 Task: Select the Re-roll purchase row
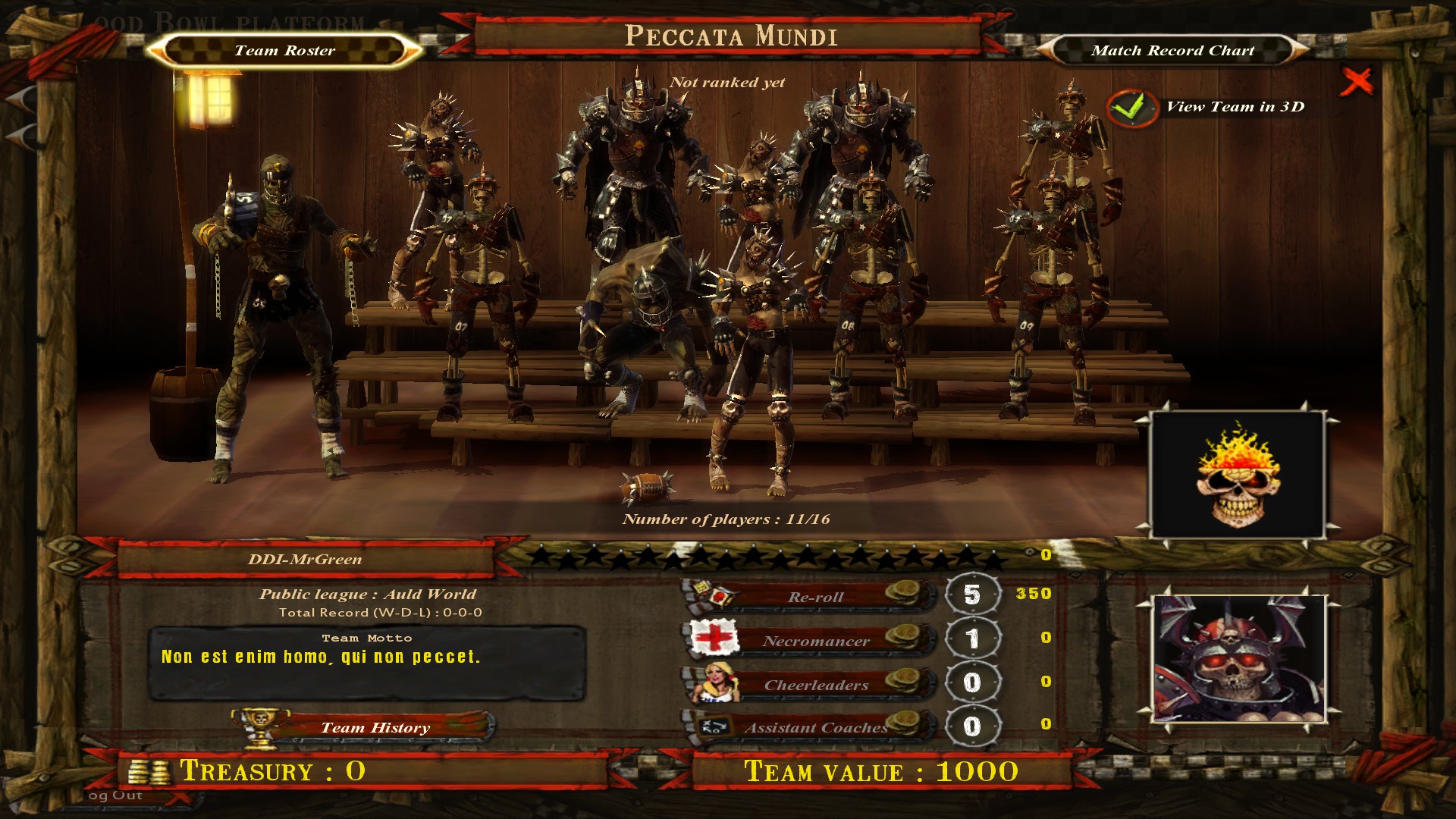(814, 597)
